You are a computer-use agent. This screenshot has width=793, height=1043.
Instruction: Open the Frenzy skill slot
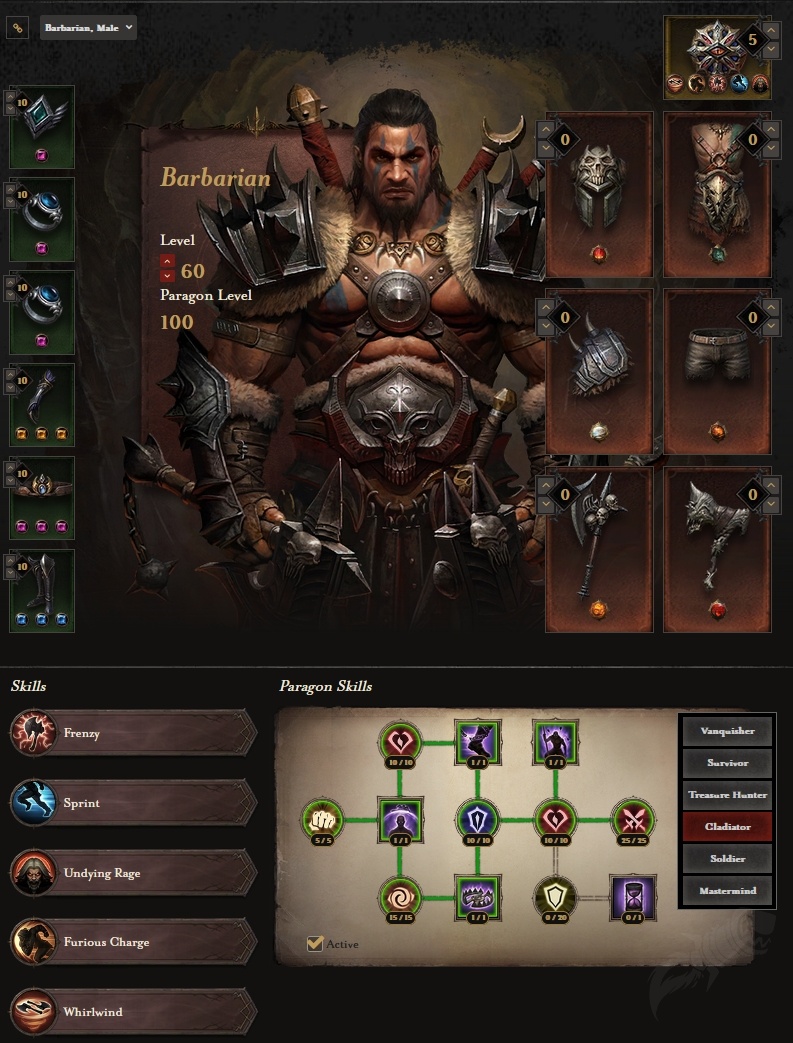click(x=132, y=734)
